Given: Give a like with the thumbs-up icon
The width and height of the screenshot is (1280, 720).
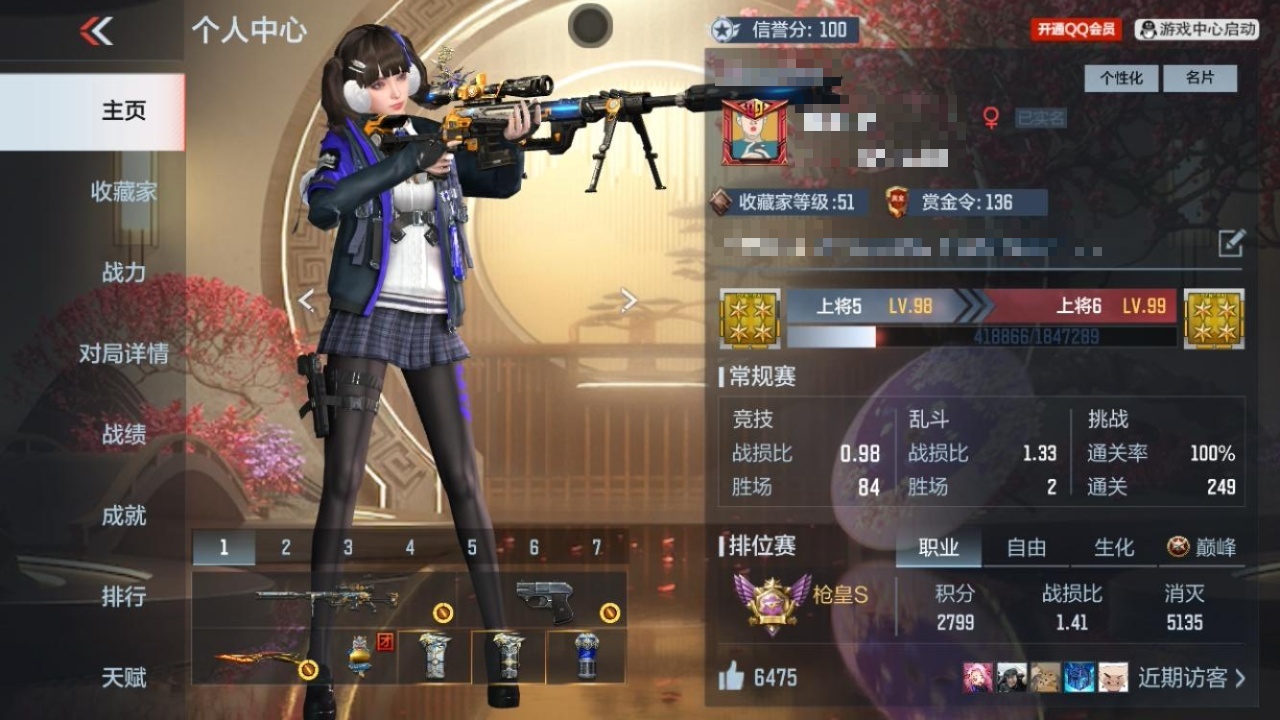Looking at the screenshot, I should (x=731, y=678).
